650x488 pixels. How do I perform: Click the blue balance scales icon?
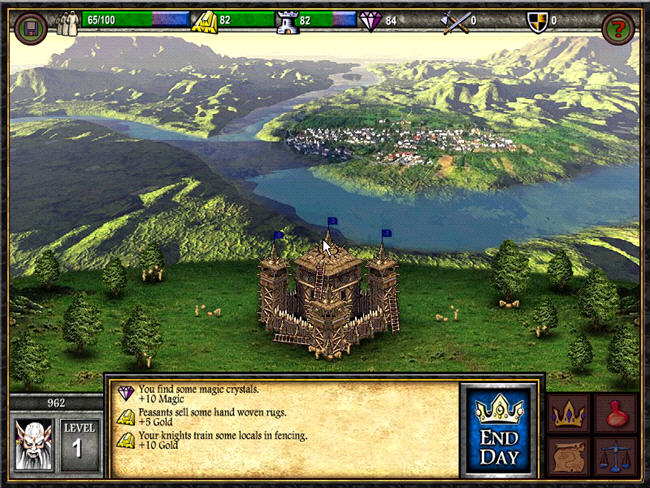[x=615, y=456]
